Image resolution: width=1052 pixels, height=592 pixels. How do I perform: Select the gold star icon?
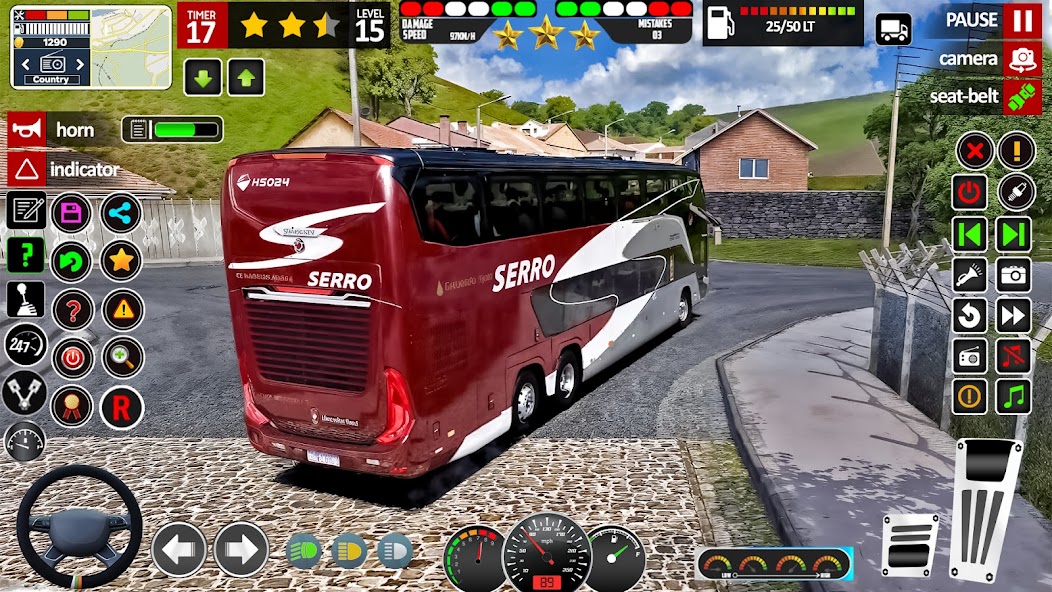pyautogui.click(x=121, y=261)
